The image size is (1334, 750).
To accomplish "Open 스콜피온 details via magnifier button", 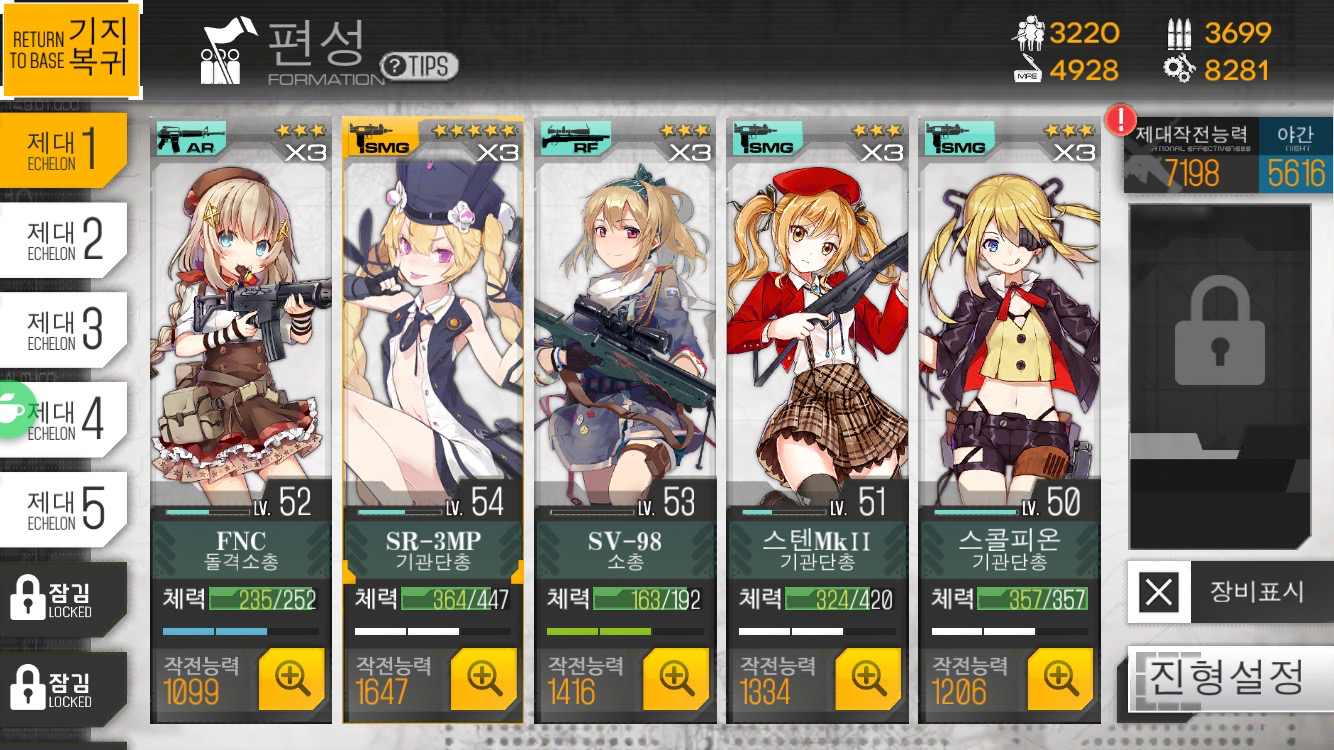I will [1060, 679].
